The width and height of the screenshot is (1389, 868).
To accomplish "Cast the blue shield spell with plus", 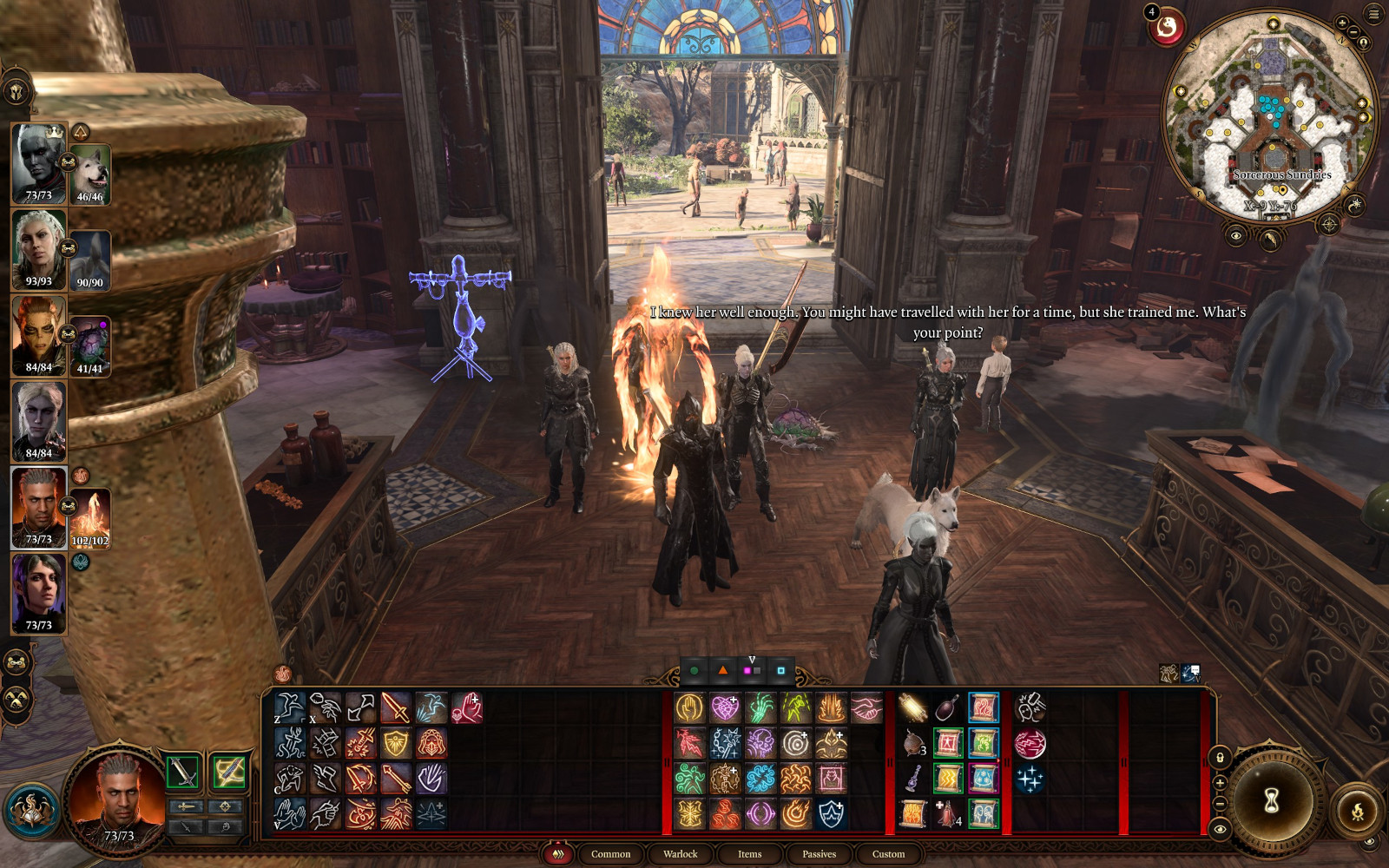I will pos(831,814).
